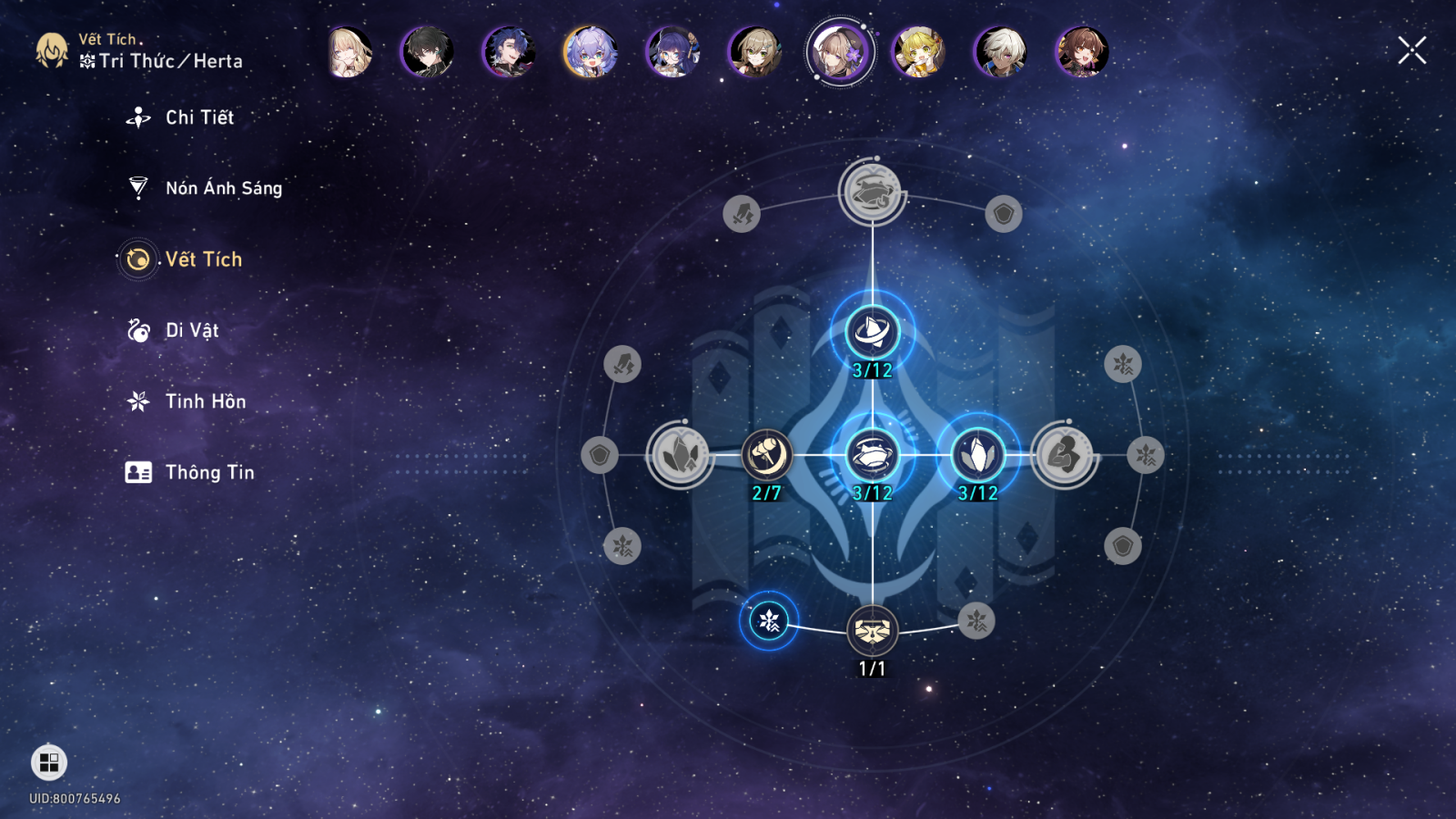Switch to Sushang's portrait

[1082, 52]
